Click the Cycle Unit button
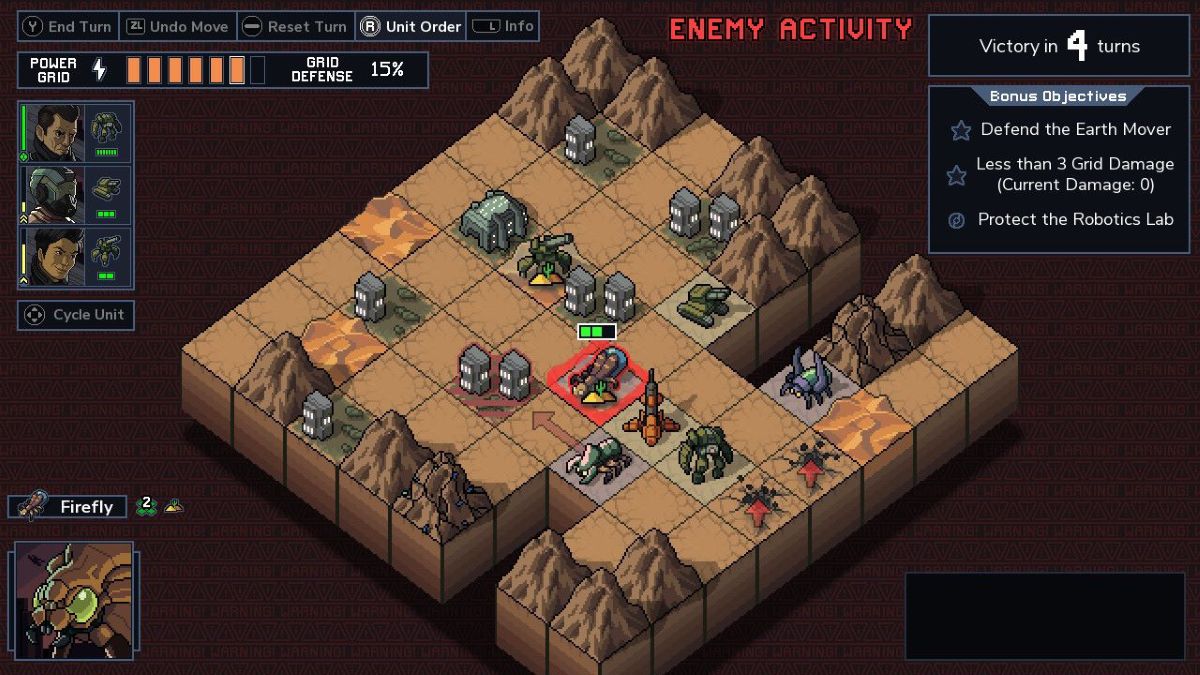Image resolution: width=1200 pixels, height=675 pixels. pos(76,315)
